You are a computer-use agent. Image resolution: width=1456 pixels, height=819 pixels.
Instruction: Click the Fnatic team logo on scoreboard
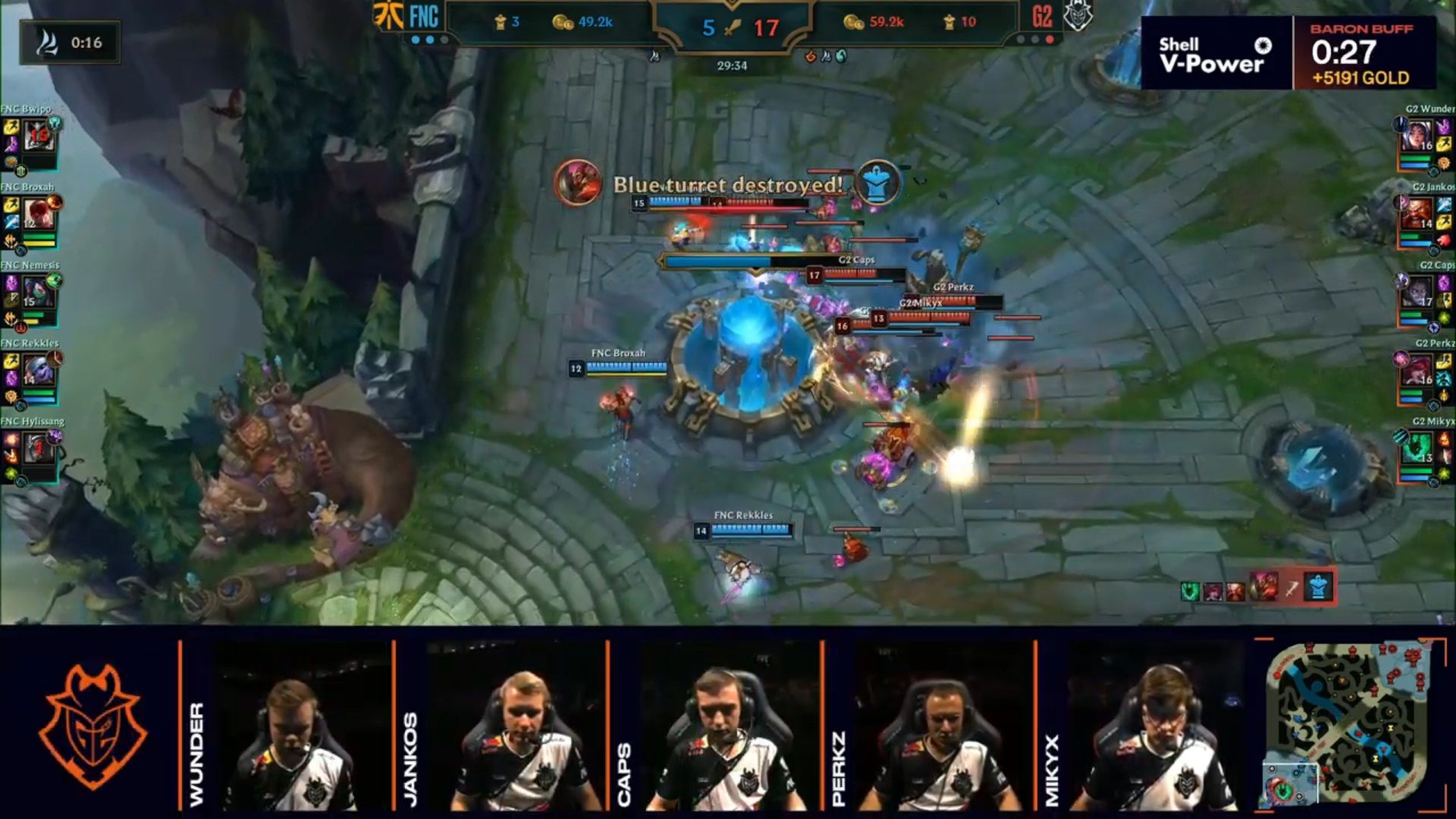[x=388, y=17]
